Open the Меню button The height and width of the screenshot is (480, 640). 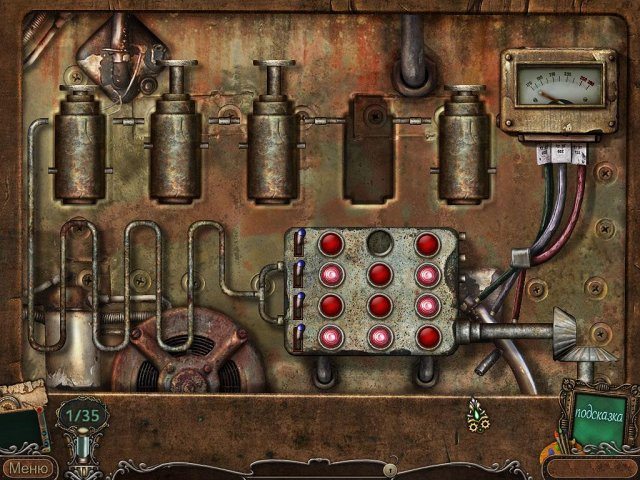28,466
